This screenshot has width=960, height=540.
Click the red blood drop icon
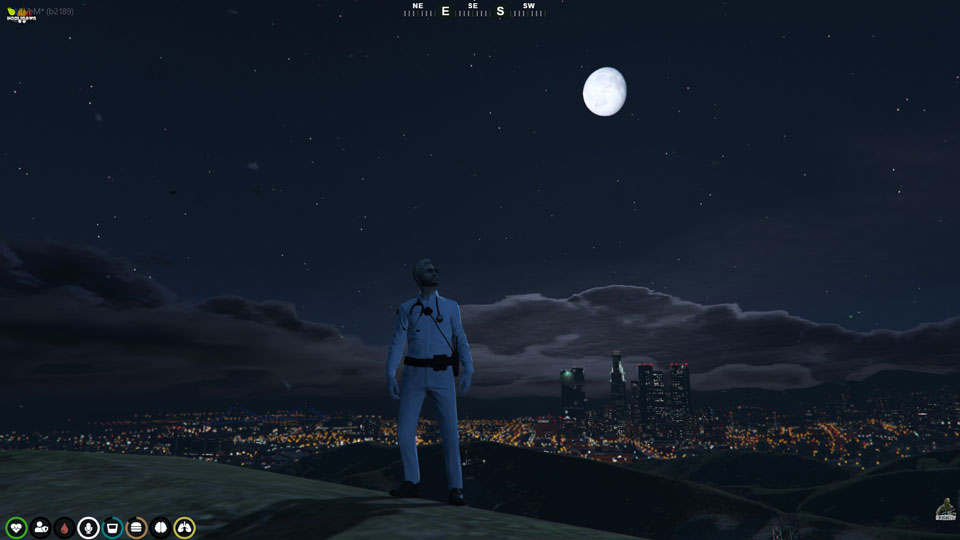click(64, 527)
